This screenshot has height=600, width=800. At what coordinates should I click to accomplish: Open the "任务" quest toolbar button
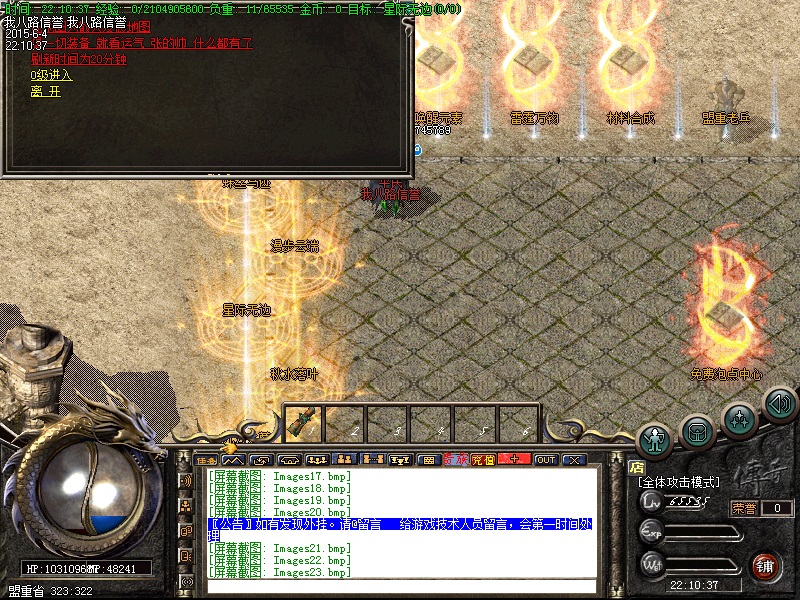207,460
